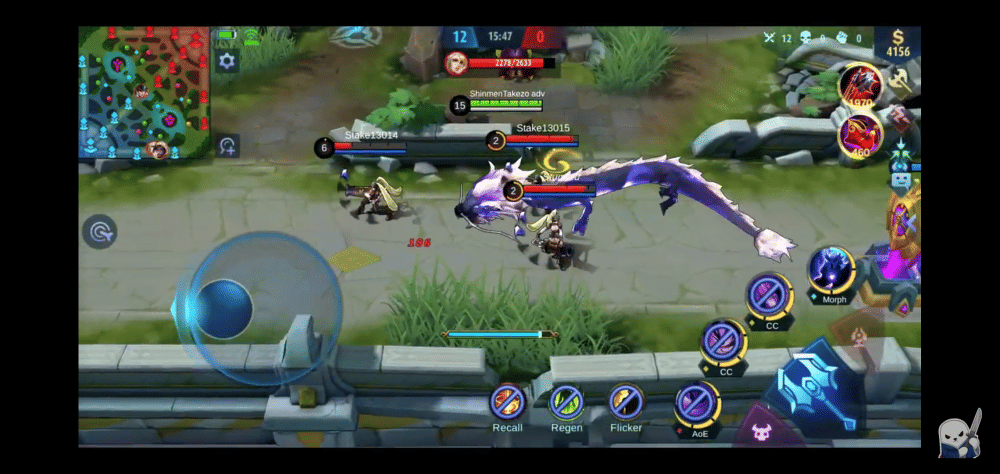Image resolution: width=1000 pixels, height=474 pixels.
Task: Cast the Flicker battle spell
Action: 626,402
